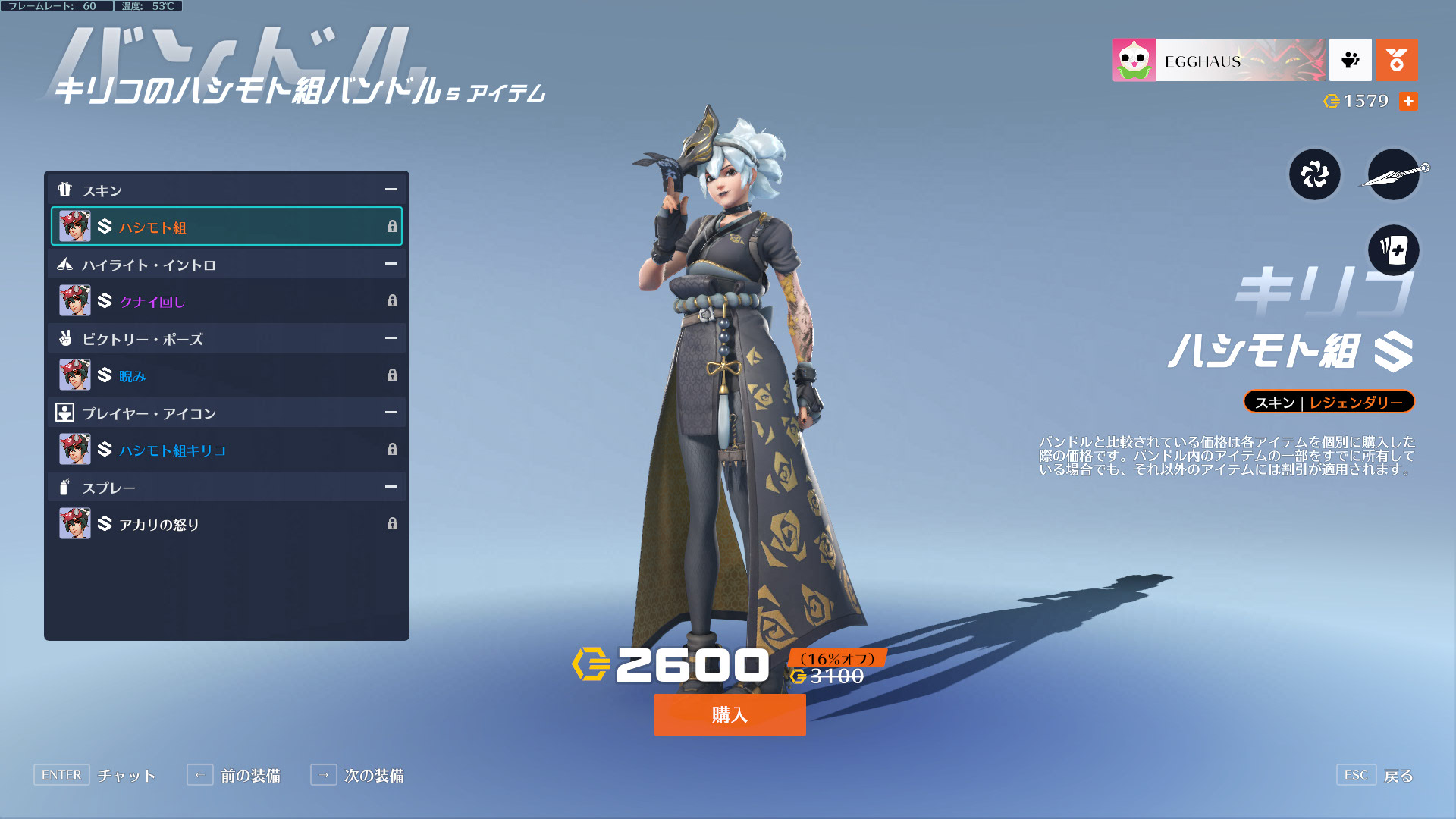The height and width of the screenshot is (819, 1456).
Task: Select the アカリの怒り spray item
Action: [x=226, y=524]
